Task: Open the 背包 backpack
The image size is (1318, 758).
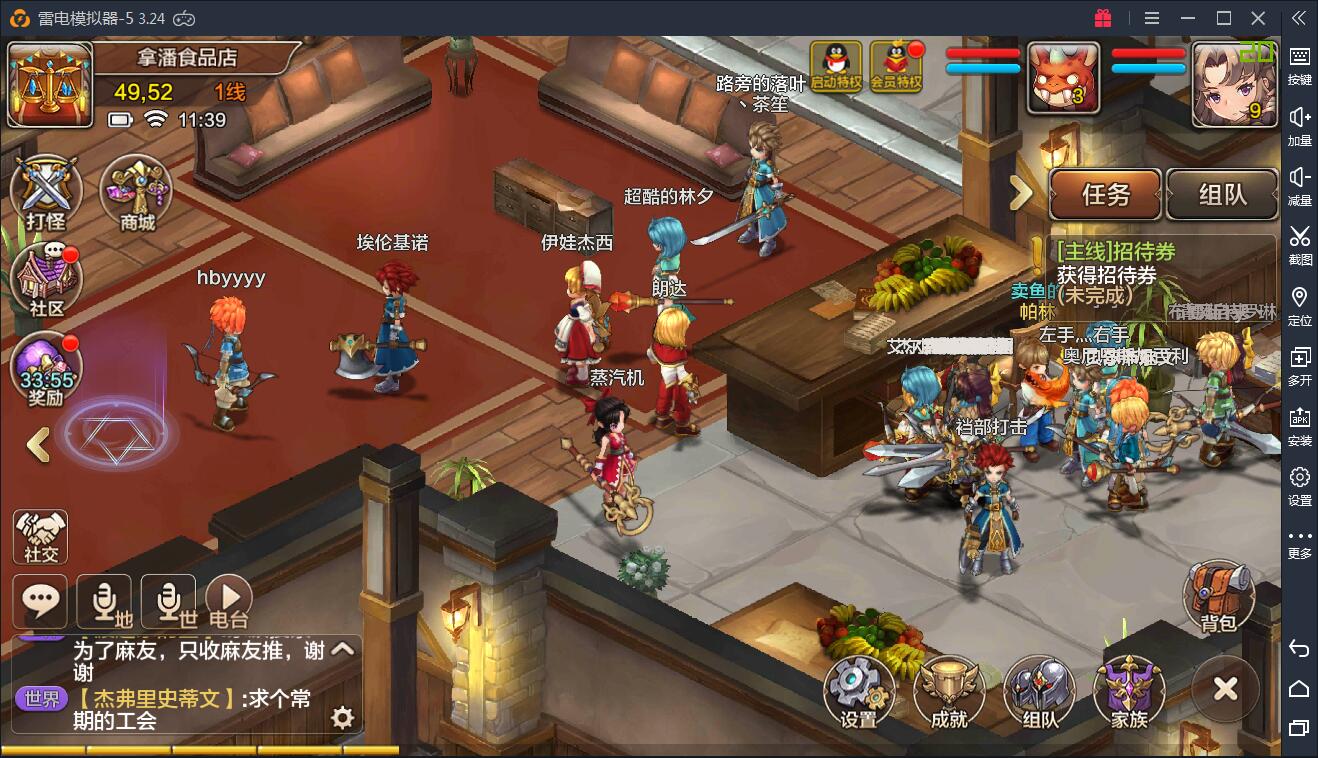Action: click(1218, 598)
